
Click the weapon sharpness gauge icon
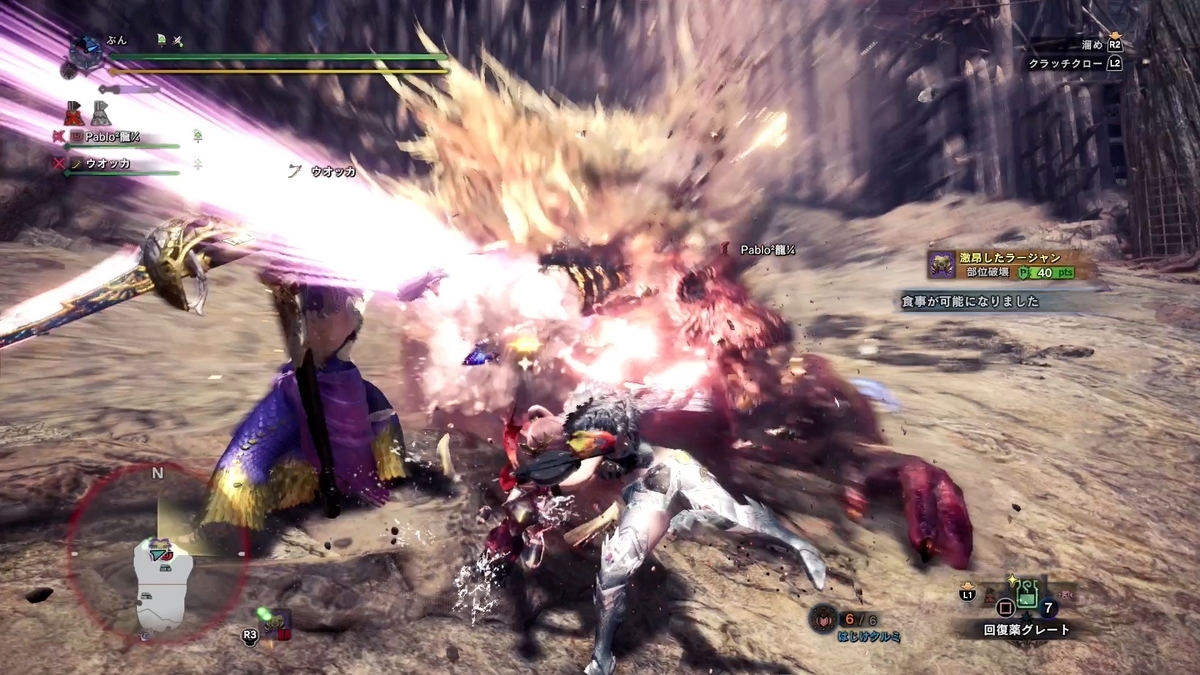129,89
